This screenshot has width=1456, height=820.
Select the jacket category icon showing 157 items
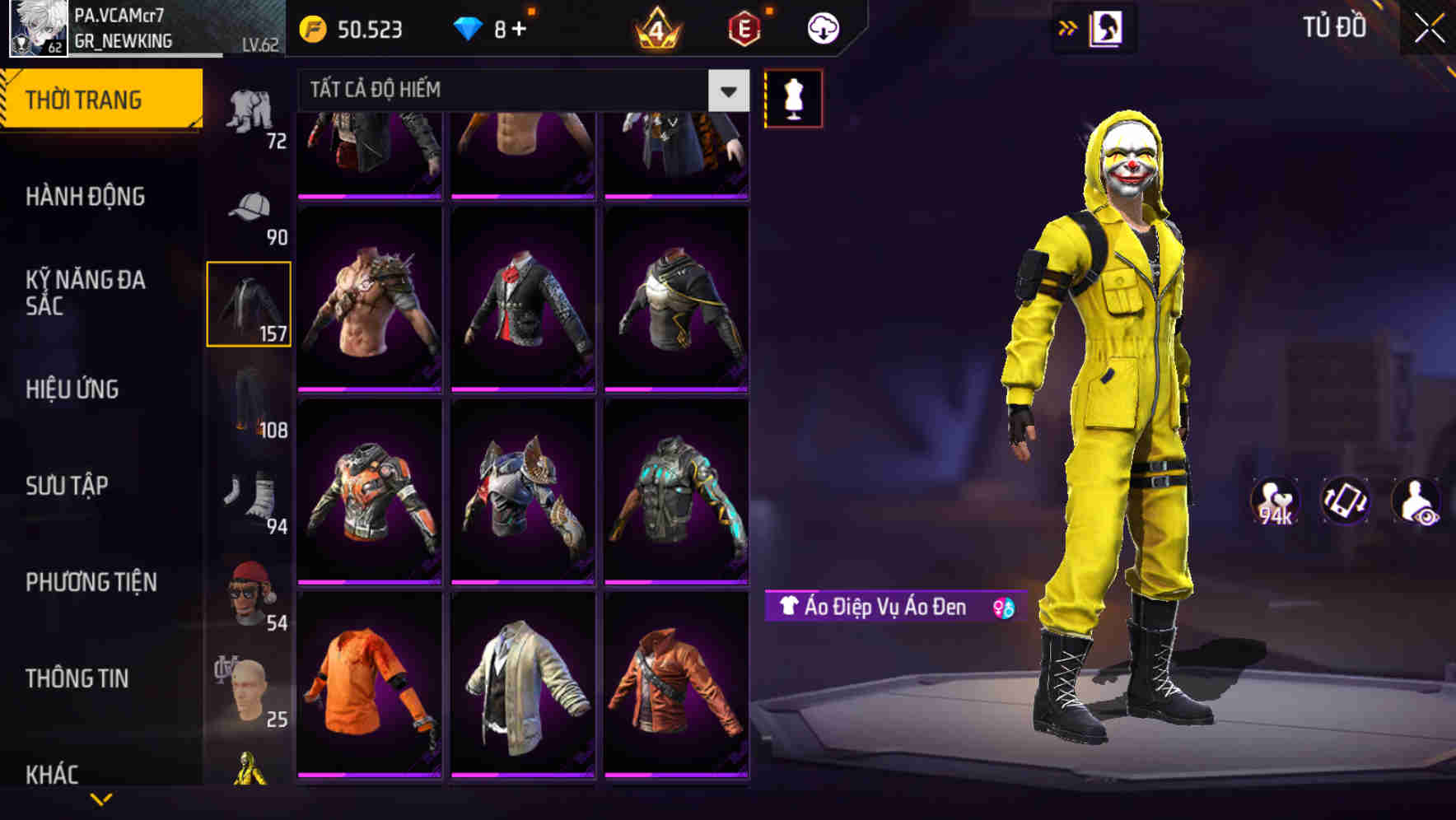pyautogui.click(x=249, y=305)
